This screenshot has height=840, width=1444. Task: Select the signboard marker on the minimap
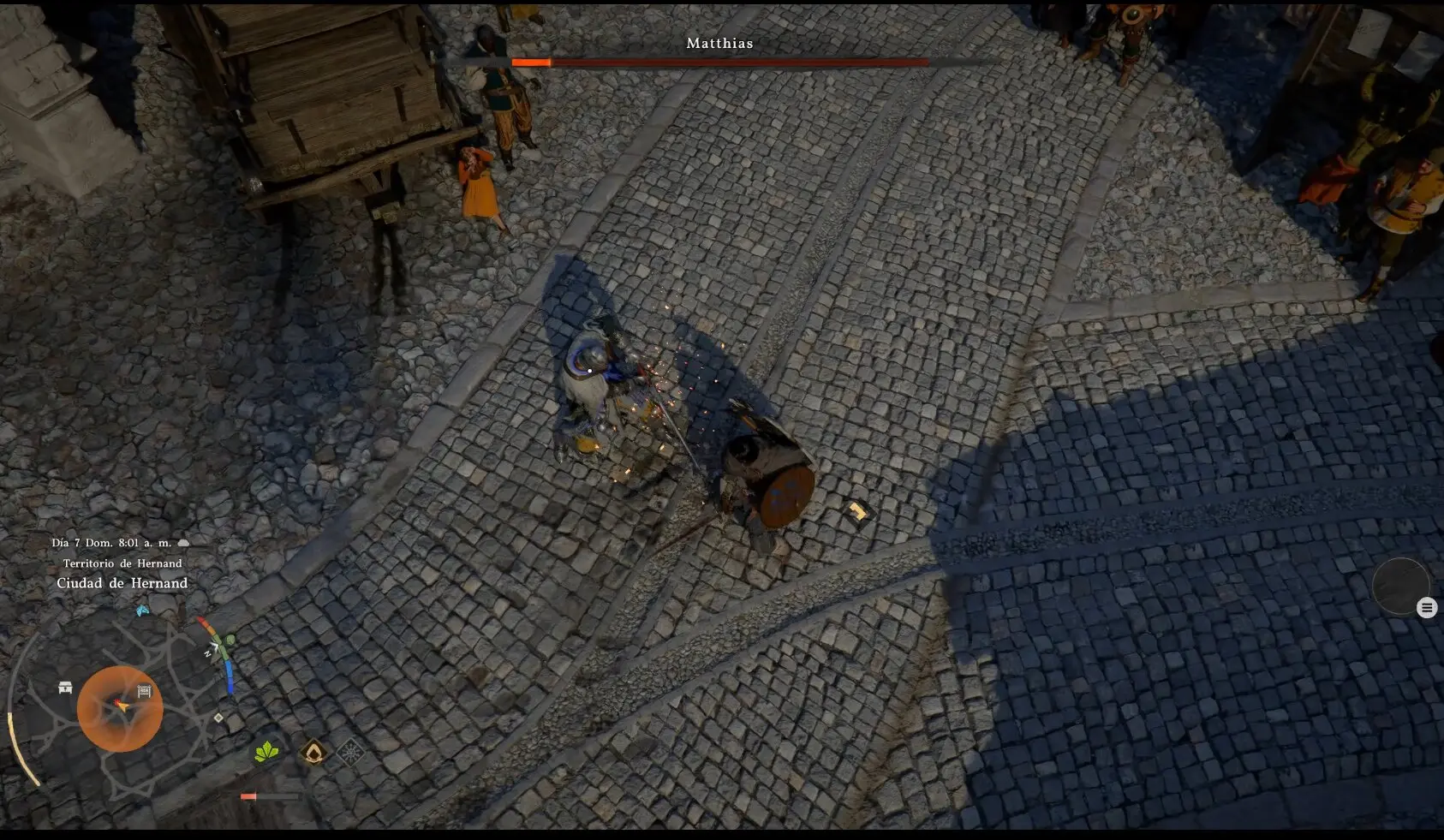tap(145, 691)
